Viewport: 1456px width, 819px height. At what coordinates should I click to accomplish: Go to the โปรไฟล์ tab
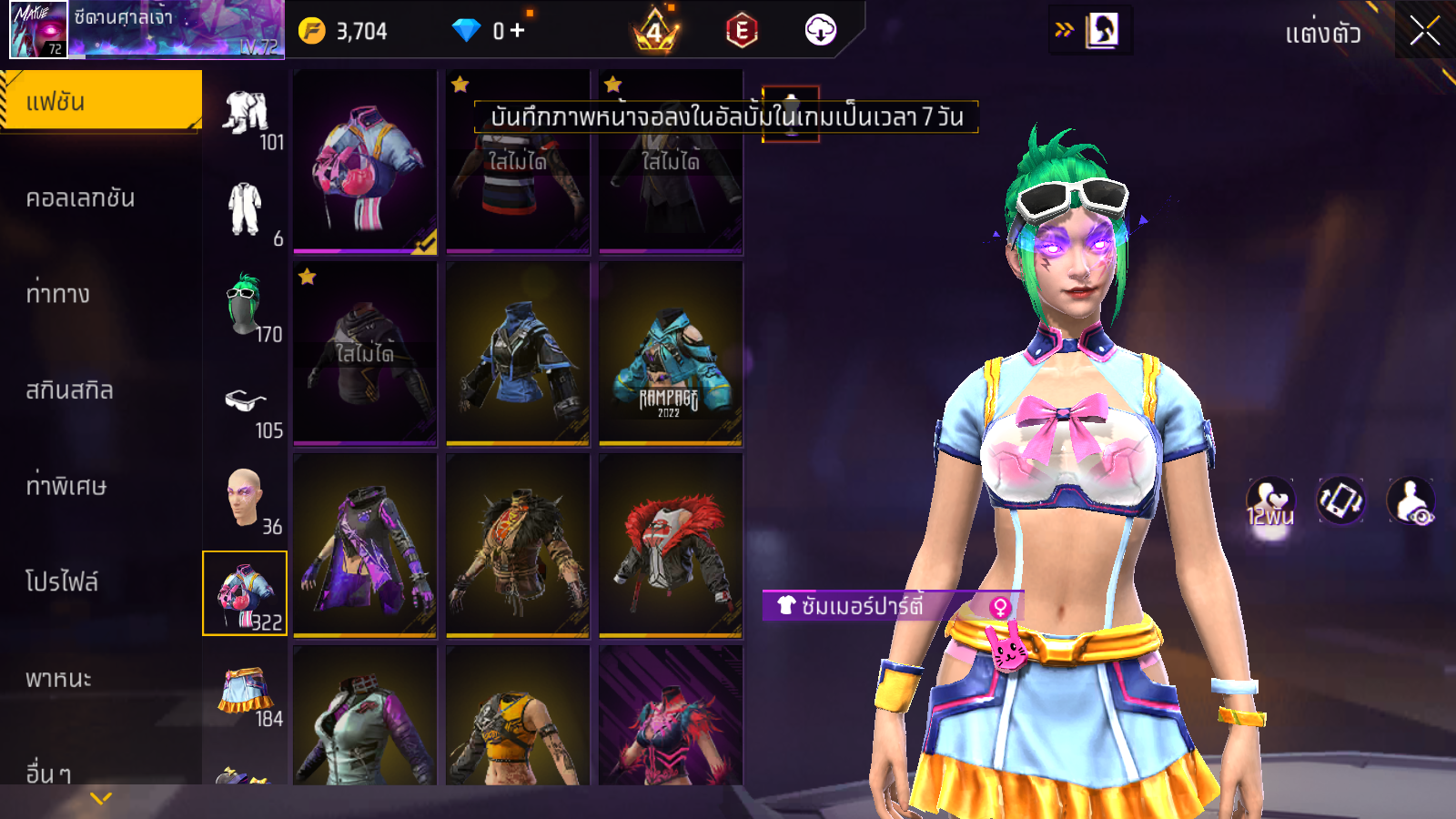62,582
